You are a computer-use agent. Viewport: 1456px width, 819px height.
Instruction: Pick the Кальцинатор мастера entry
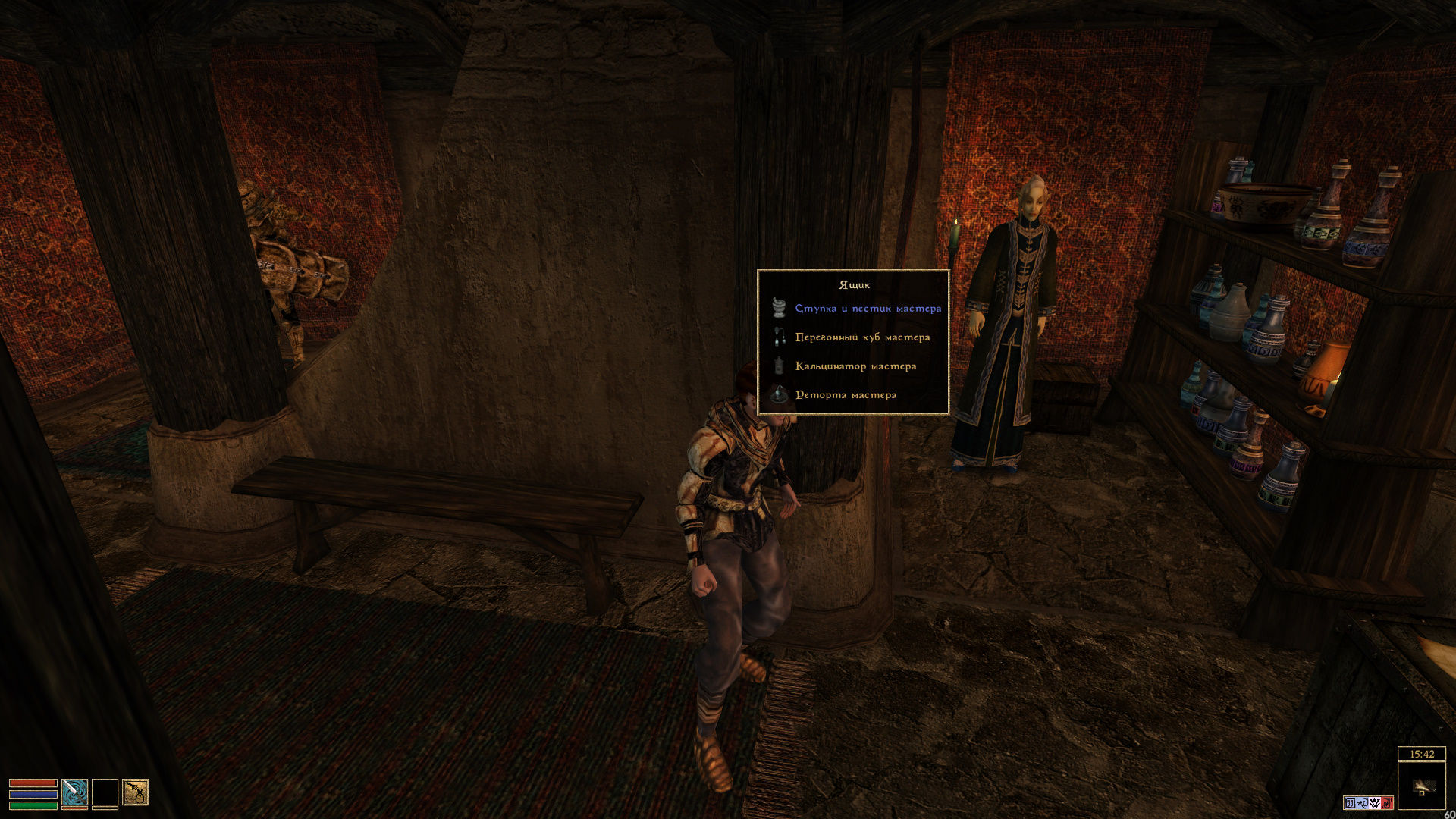(x=855, y=366)
